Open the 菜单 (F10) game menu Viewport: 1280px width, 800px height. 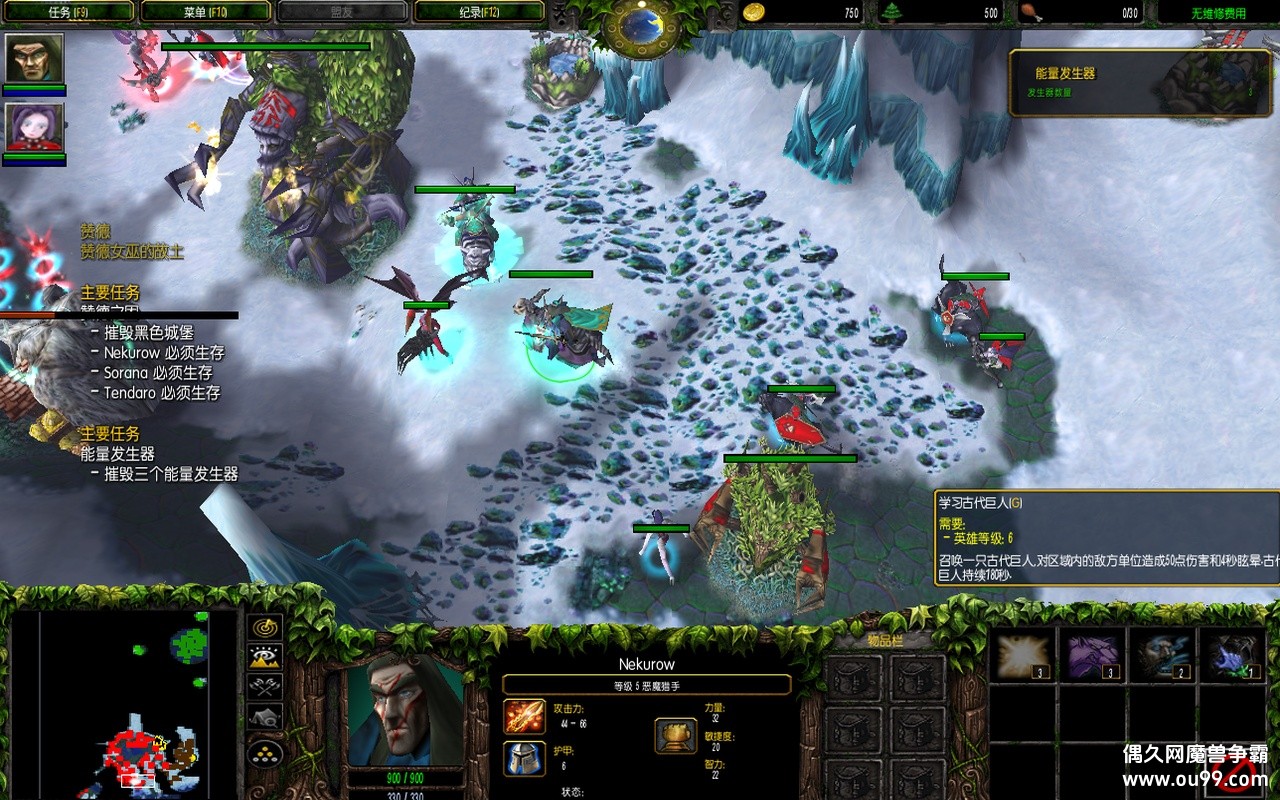206,12
